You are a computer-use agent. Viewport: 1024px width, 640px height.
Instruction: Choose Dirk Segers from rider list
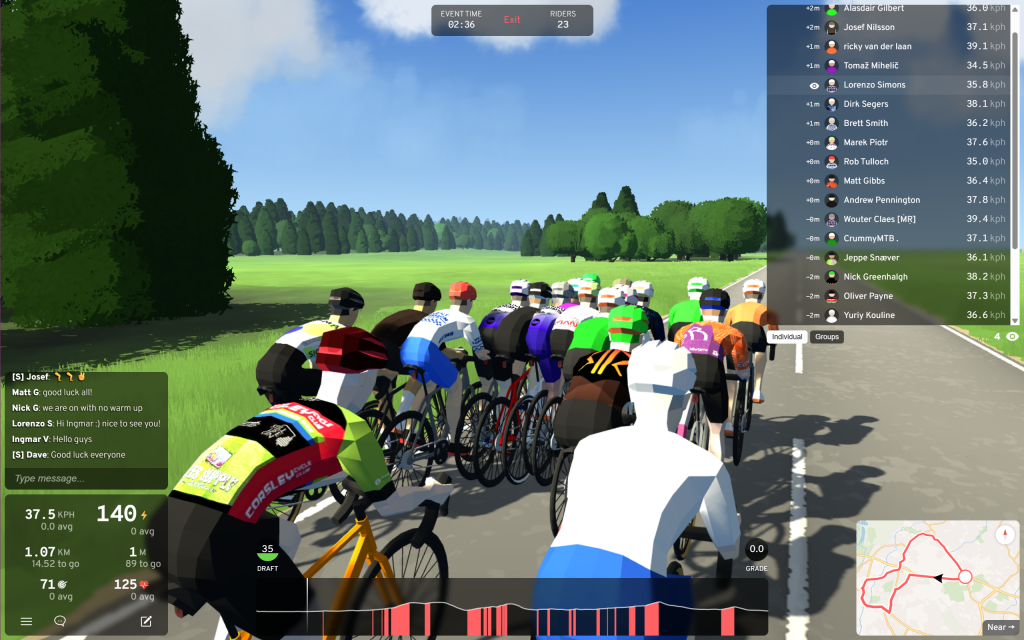coord(867,104)
